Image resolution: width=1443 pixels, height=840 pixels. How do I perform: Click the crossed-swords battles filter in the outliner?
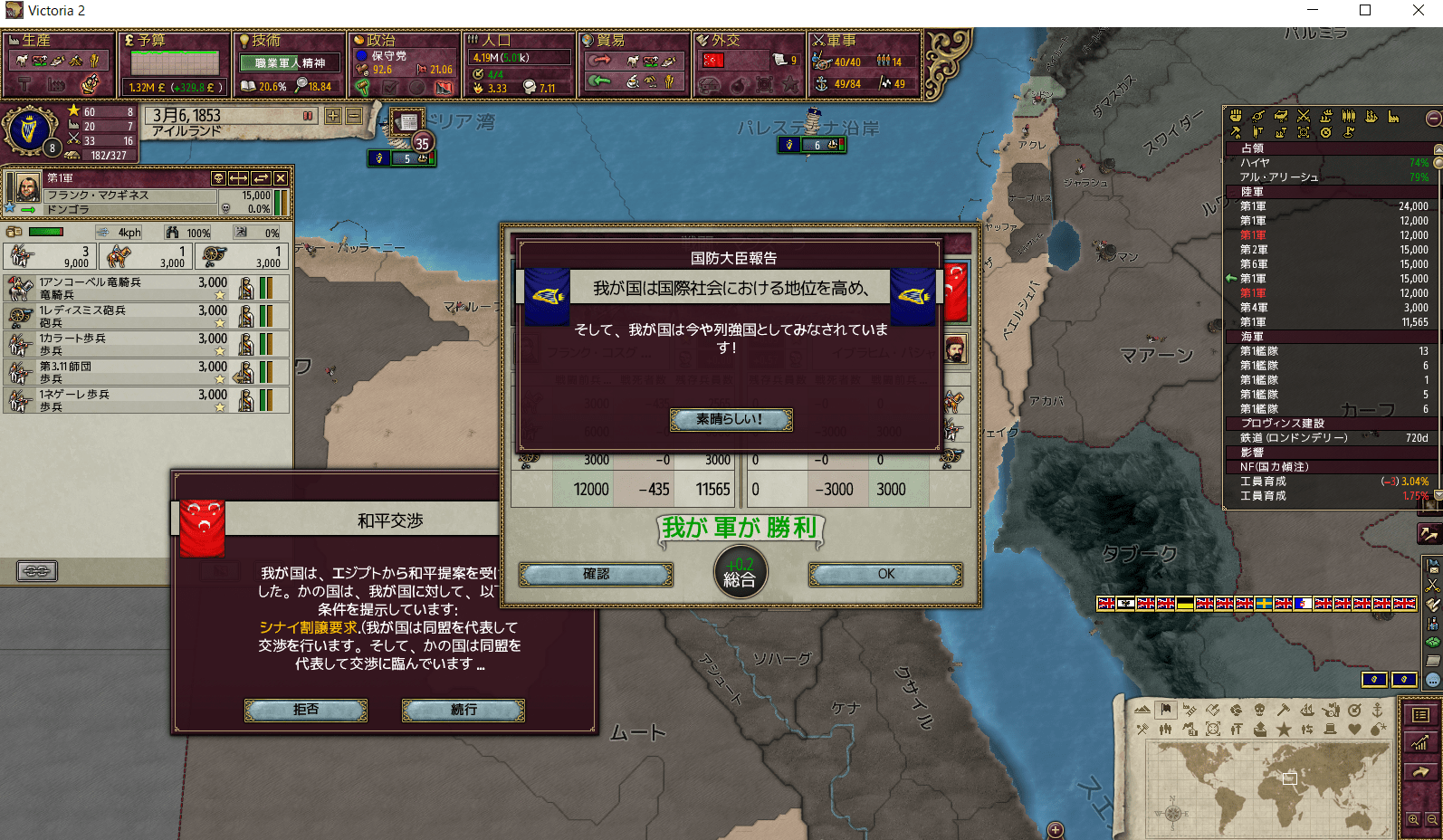coord(1304,117)
